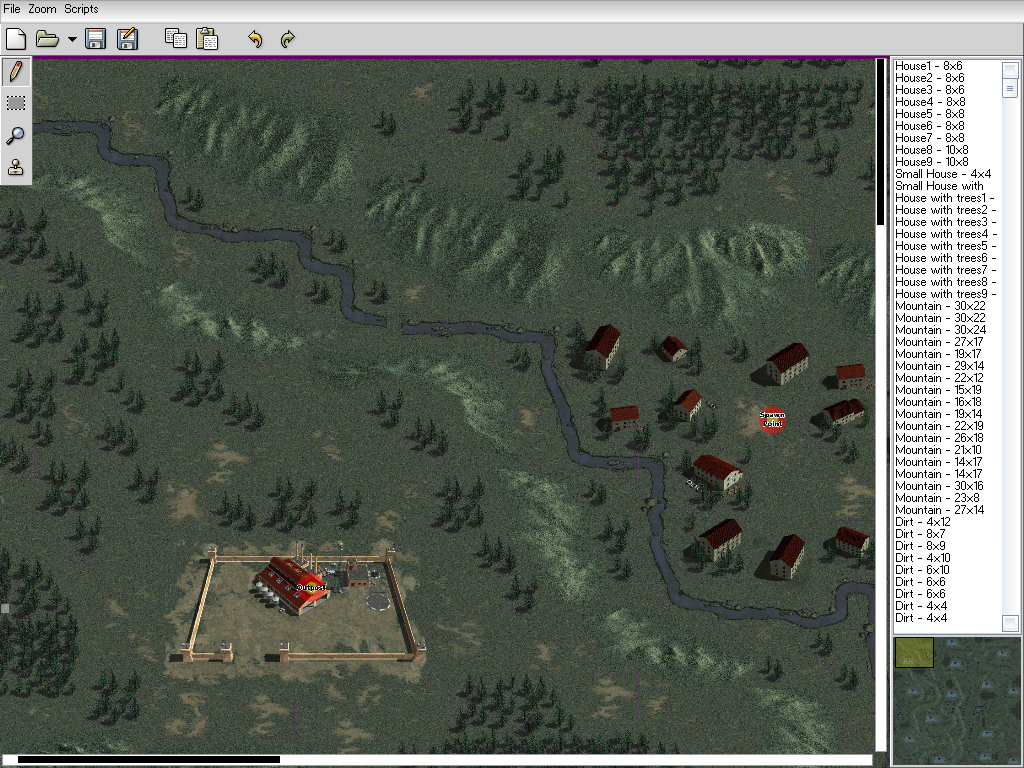Open the Scripts menu
Screen dimensions: 1024x768
[x=81, y=9]
